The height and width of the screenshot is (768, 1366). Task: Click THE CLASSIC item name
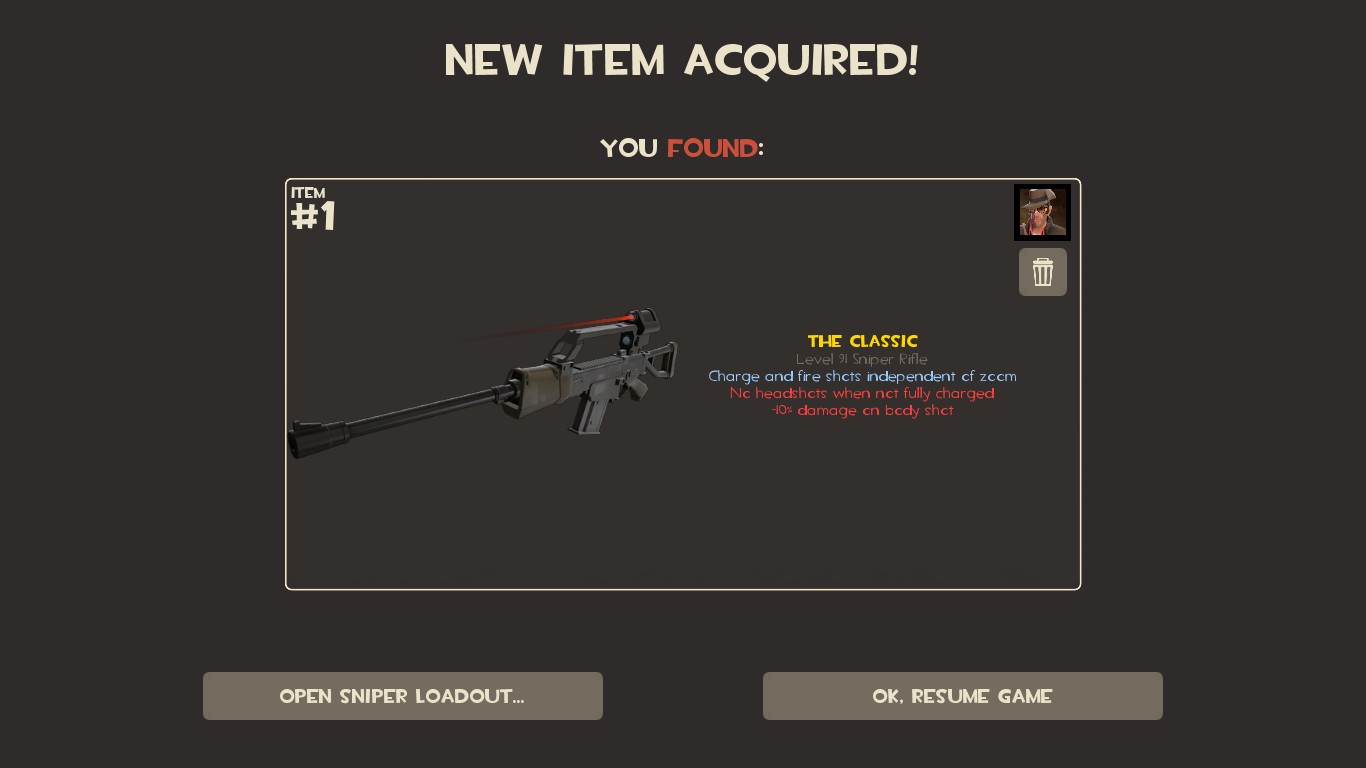862,341
